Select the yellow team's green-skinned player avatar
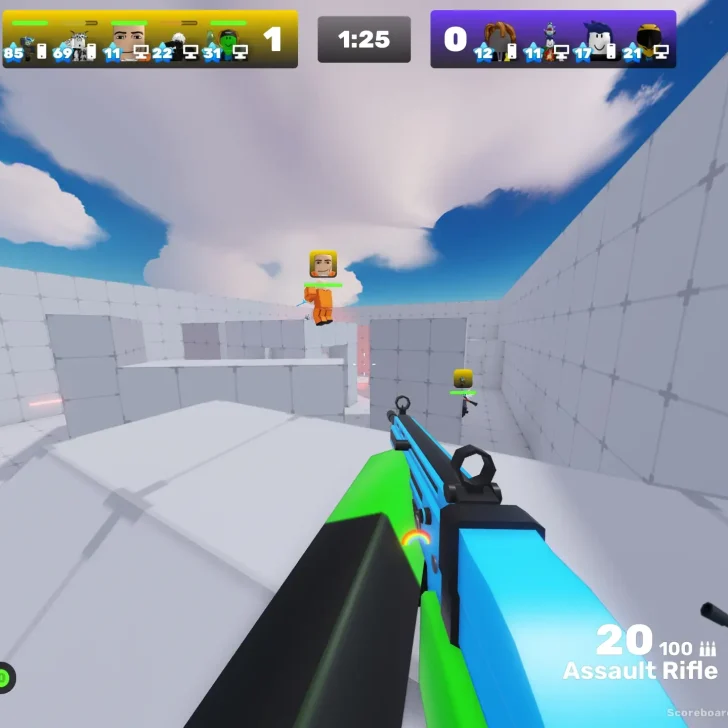The width and height of the screenshot is (728, 728). (x=229, y=43)
